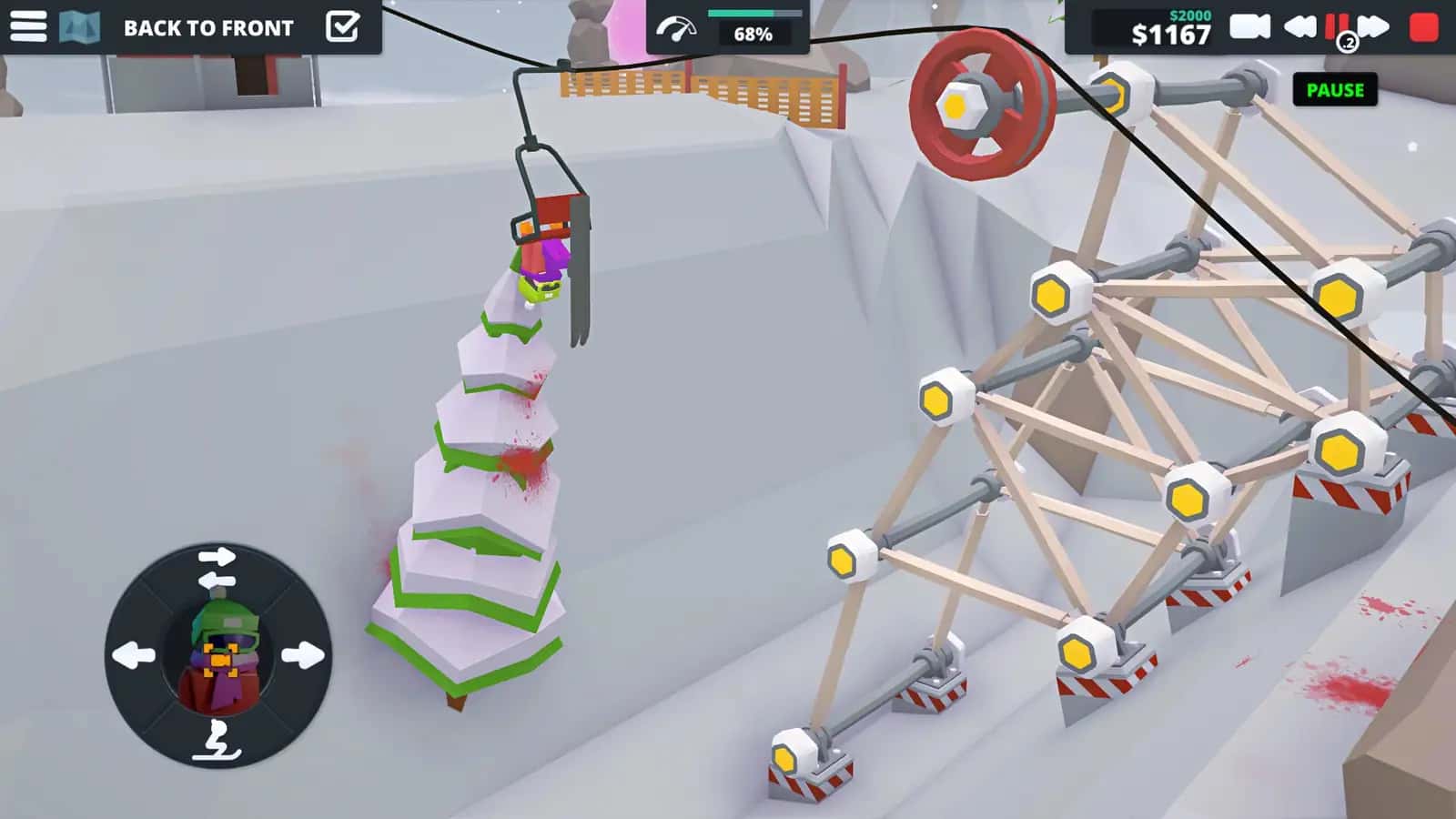Screen dimensions: 1456x819
Task: Click the BACK TO FRONT level title
Action: [x=207, y=28]
